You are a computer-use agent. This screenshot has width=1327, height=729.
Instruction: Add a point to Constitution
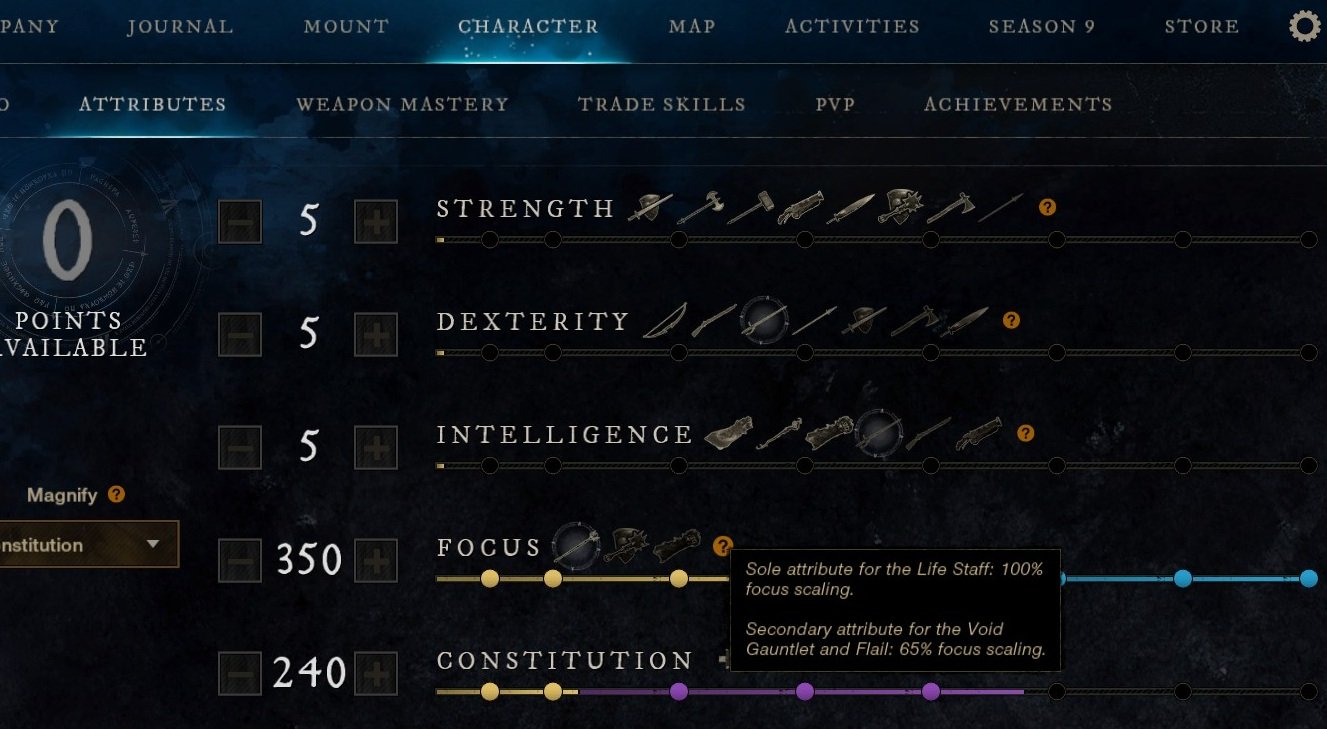[x=376, y=673]
